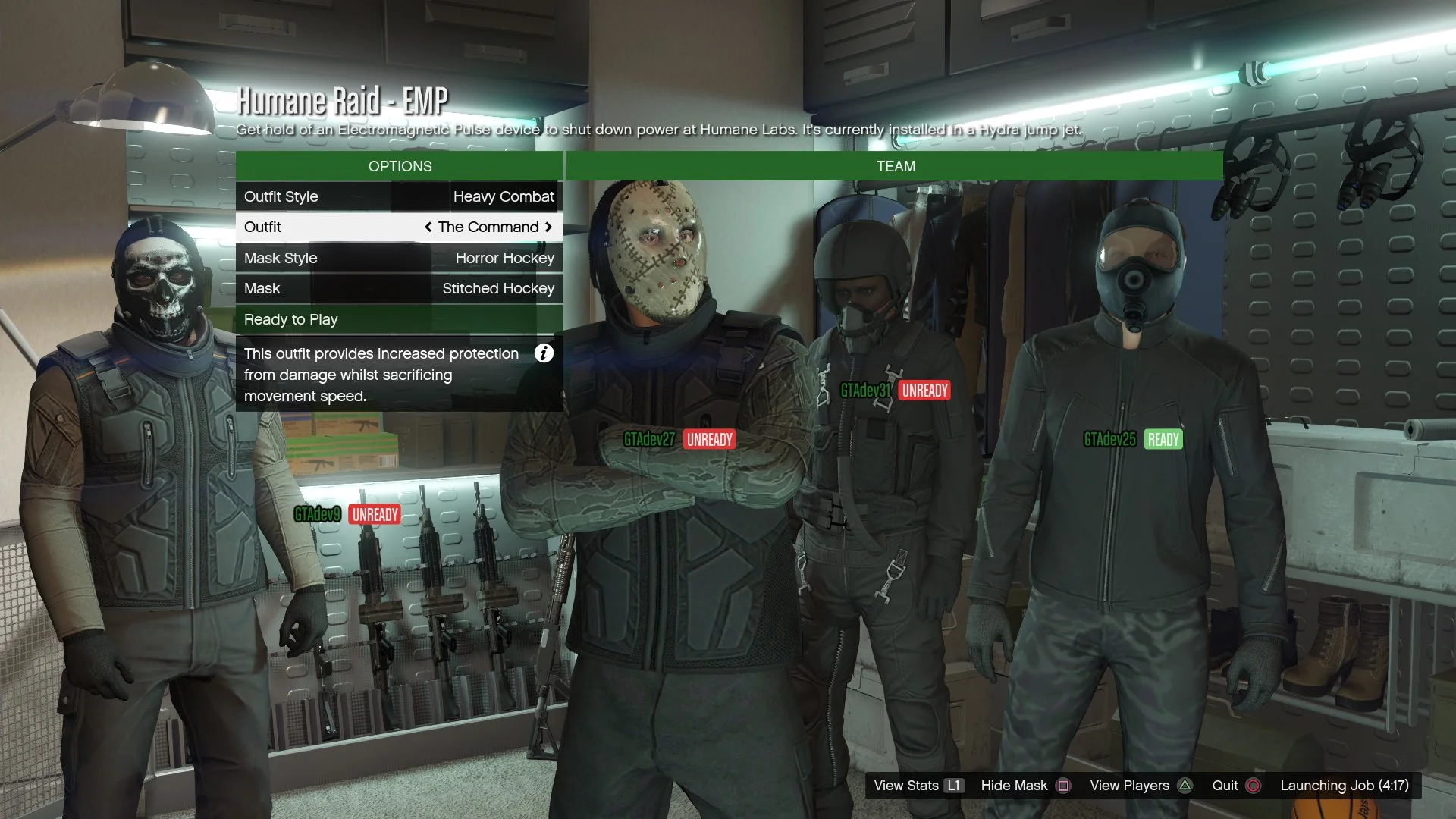This screenshot has width=1456, height=819.
Task: Click the info icon beside the outfit description
Action: coord(544,353)
